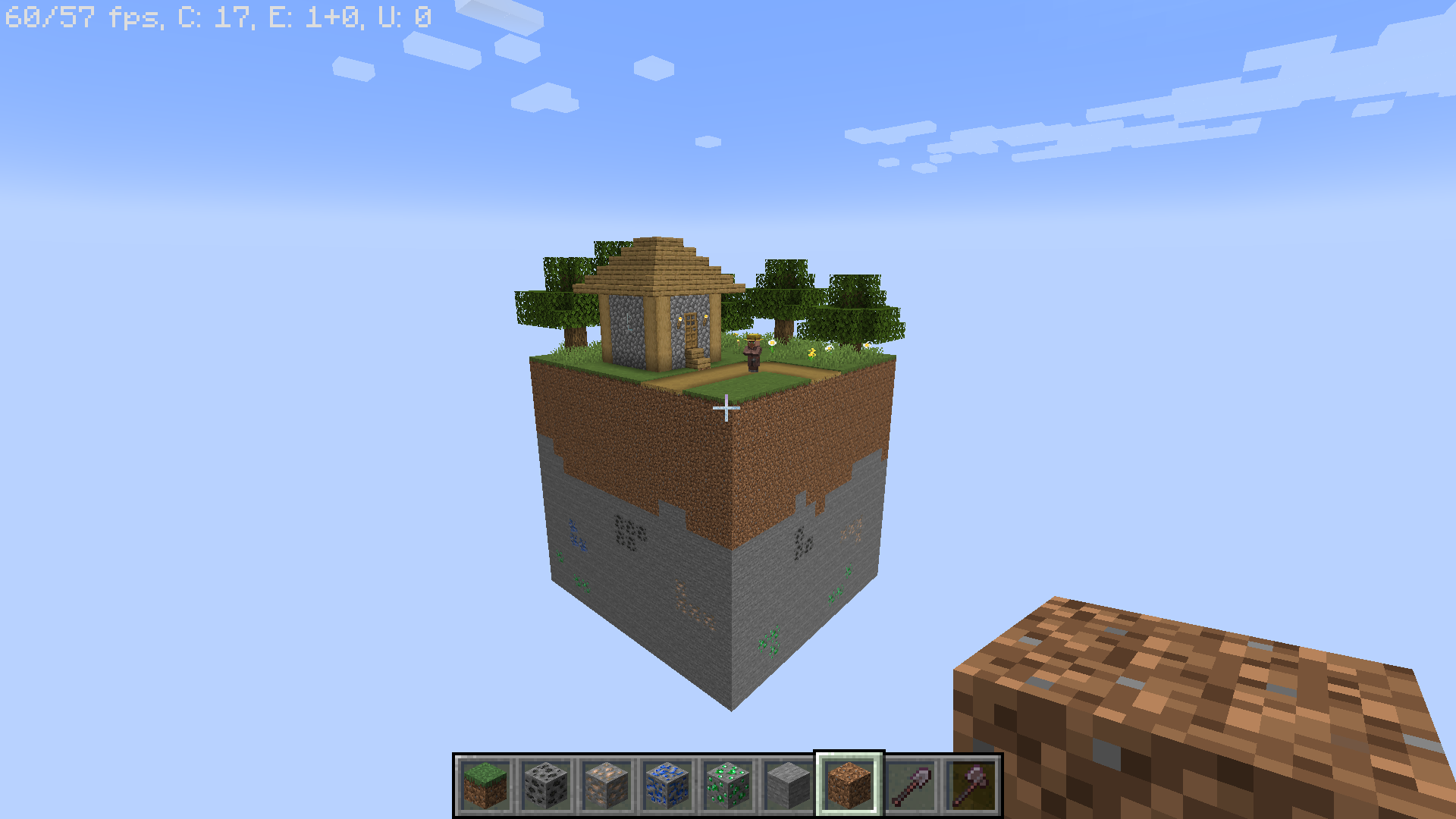Image resolution: width=1456 pixels, height=819 pixels.
Task: Select the plain stone block slot
Action: 788,785
